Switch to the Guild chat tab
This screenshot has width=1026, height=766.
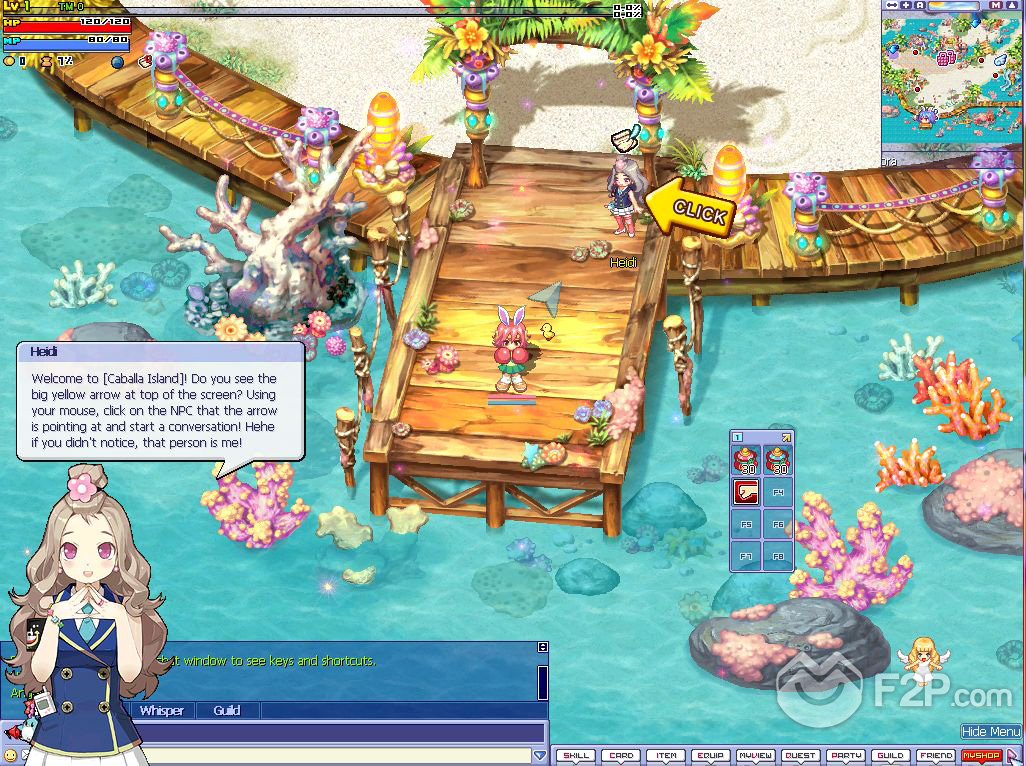pyautogui.click(x=227, y=711)
